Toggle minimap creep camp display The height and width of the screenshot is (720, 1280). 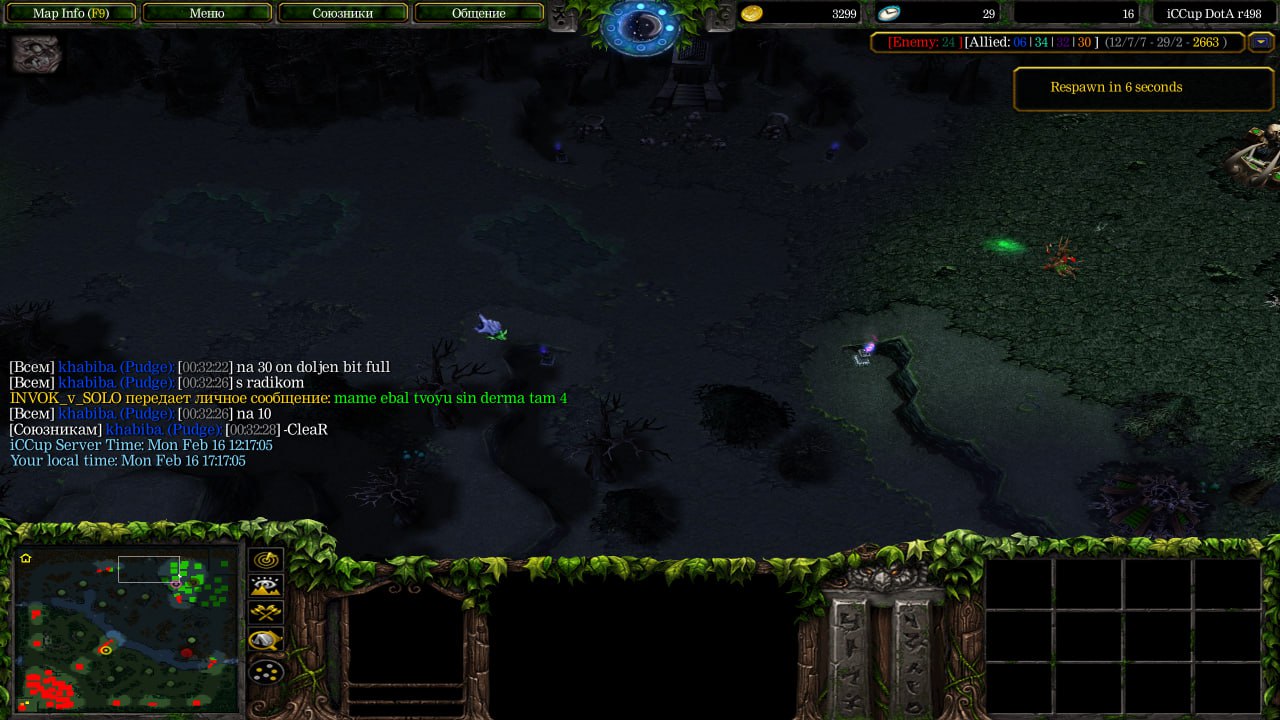pyautogui.click(x=266, y=640)
